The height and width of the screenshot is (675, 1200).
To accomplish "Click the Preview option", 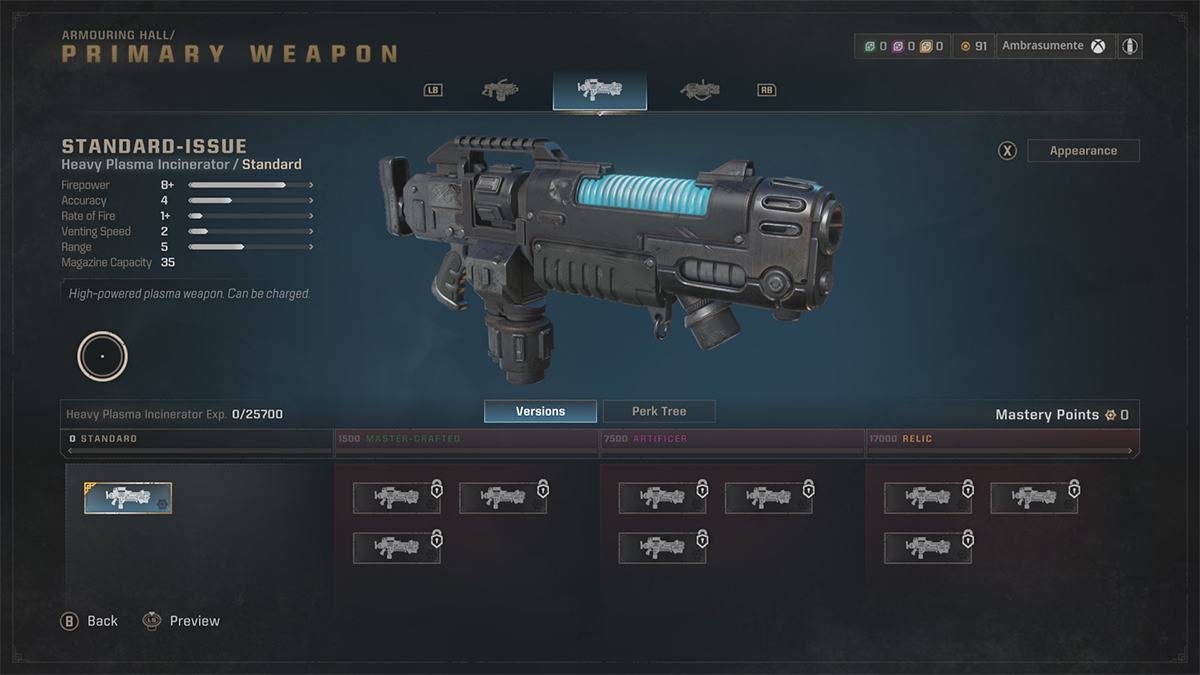I will click(181, 621).
